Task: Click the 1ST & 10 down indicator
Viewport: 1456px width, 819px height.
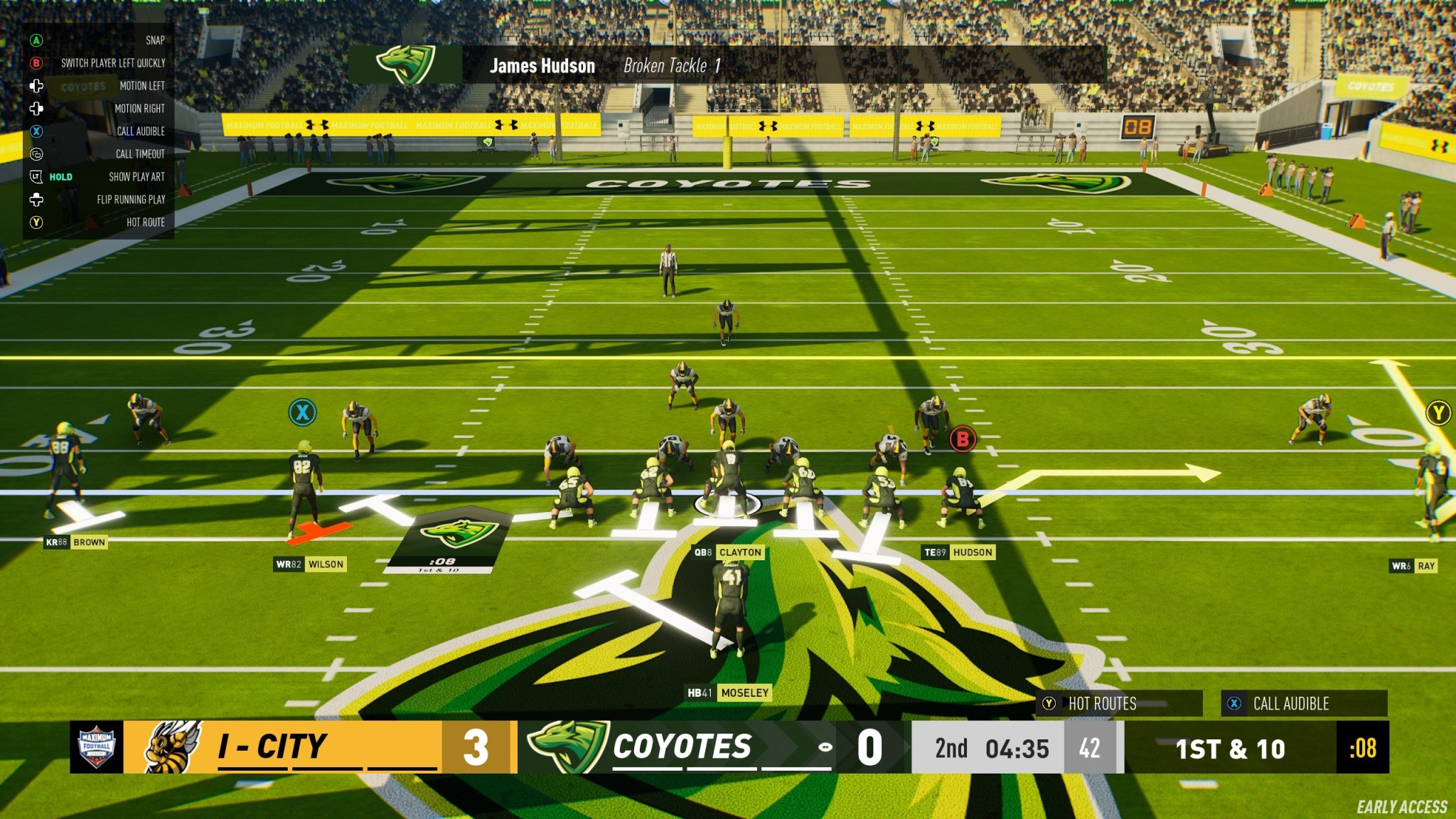Action: [1231, 749]
